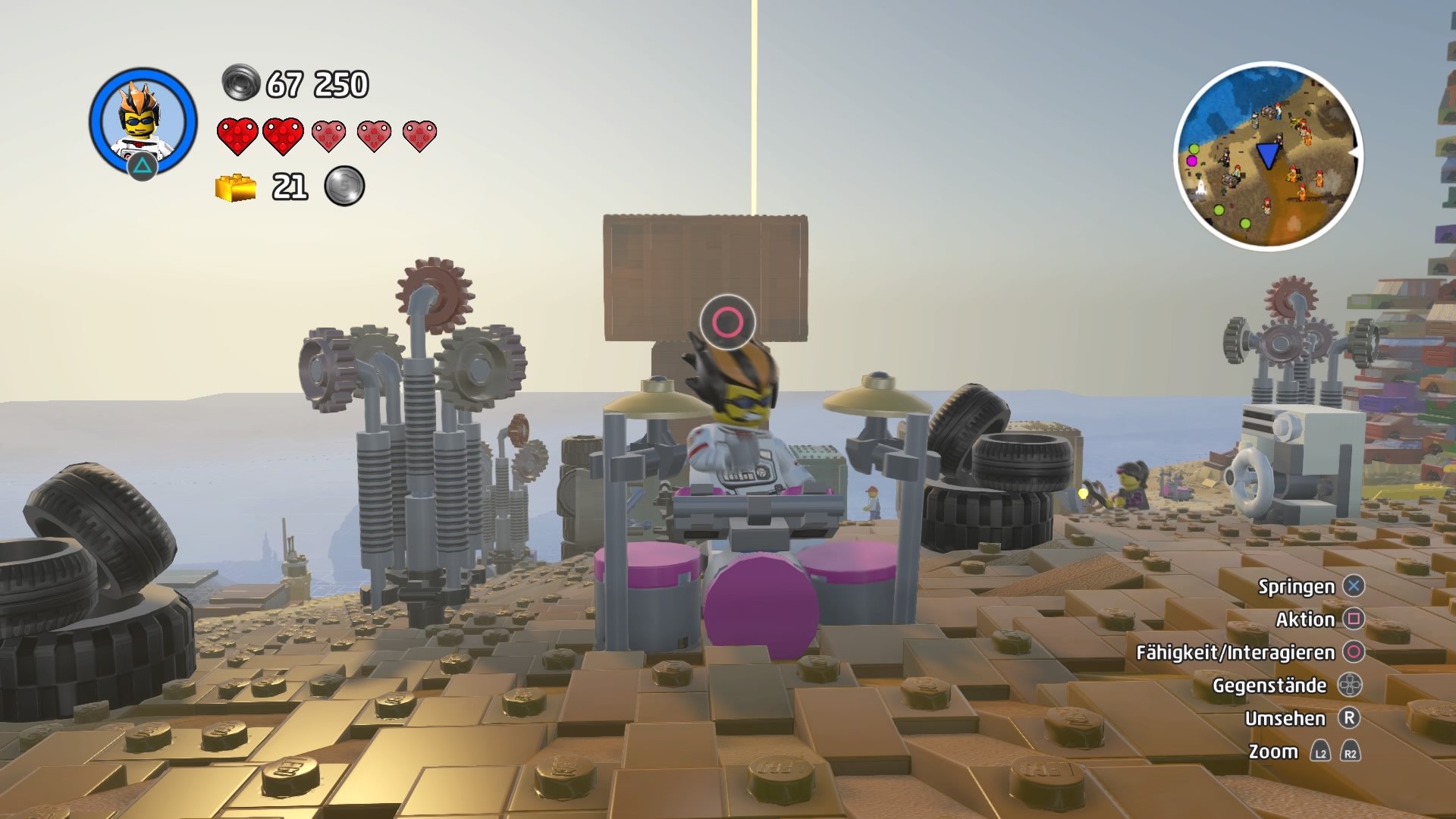Click the Gegenstände label text
The height and width of the screenshot is (819, 1456).
(x=1269, y=684)
